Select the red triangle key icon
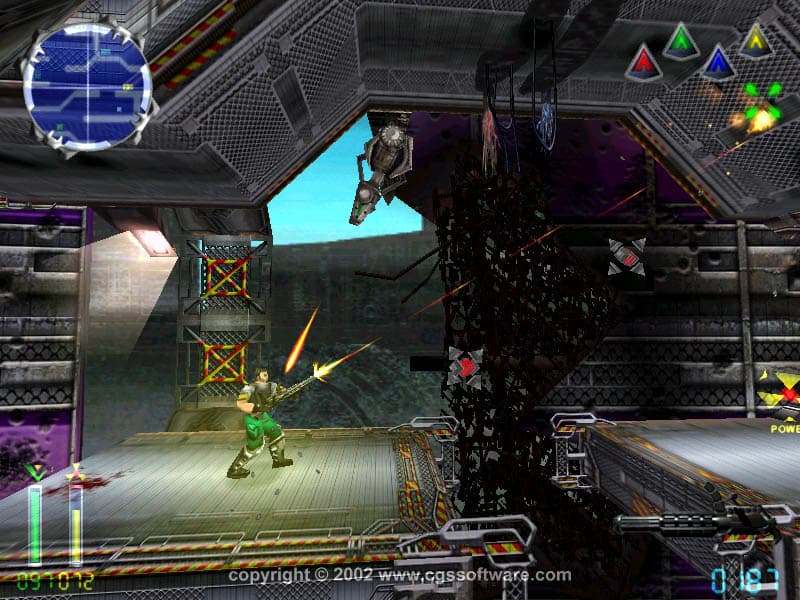The height and width of the screenshot is (600, 800). (643, 64)
